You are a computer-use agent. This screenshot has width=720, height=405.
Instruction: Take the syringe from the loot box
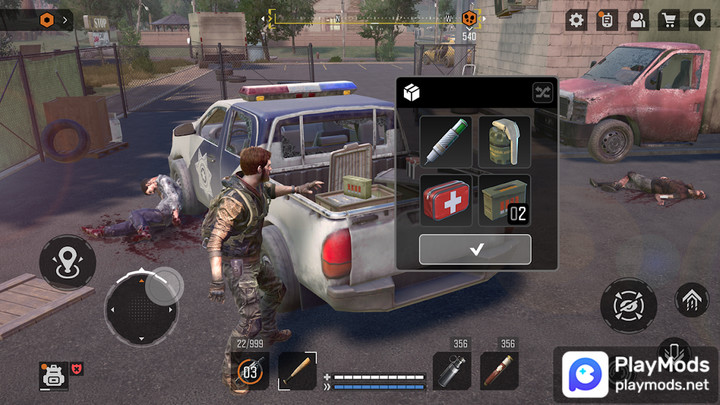coord(445,142)
